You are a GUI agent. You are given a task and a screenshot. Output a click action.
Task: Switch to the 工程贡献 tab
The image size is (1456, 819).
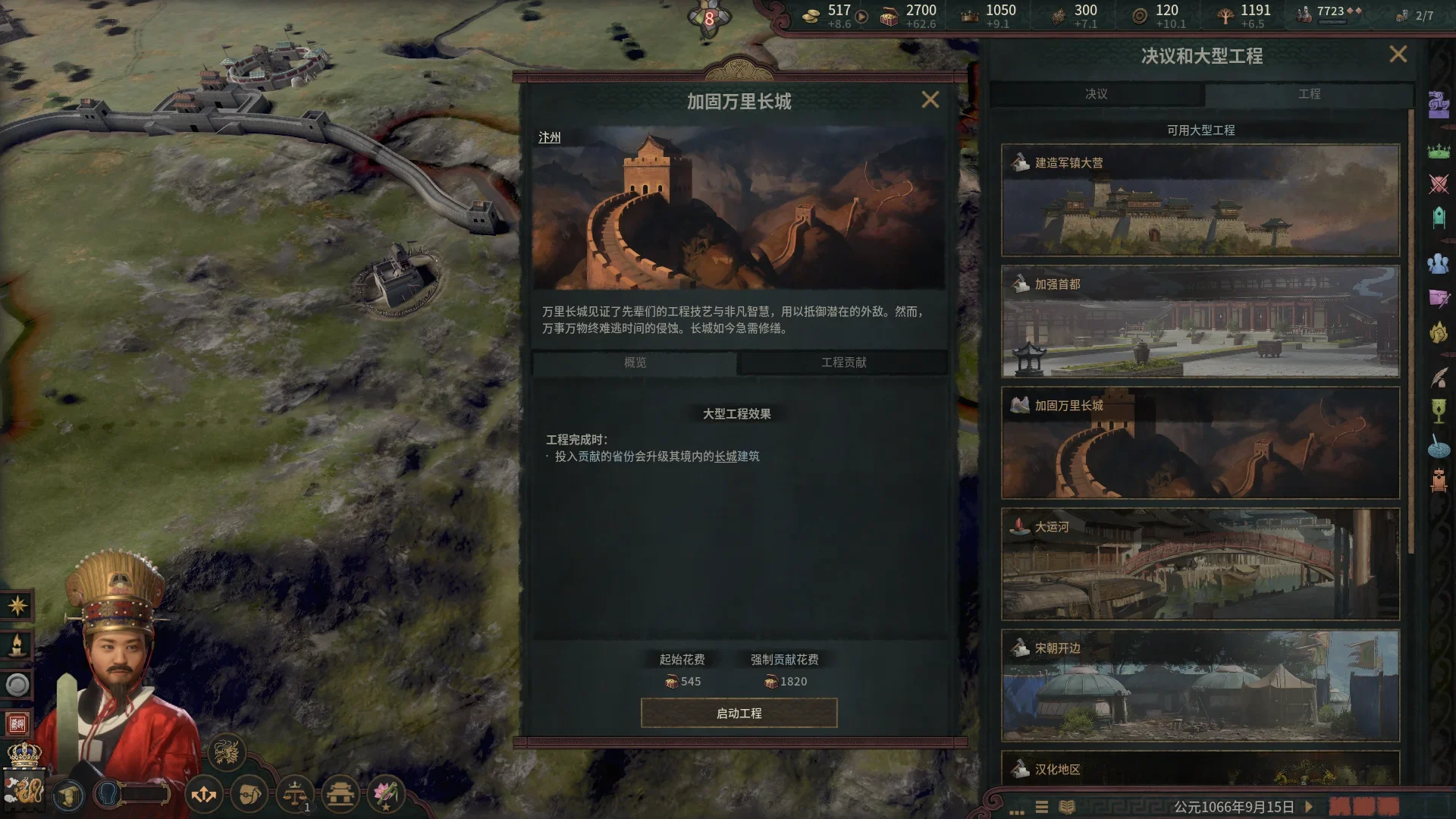(x=844, y=363)
